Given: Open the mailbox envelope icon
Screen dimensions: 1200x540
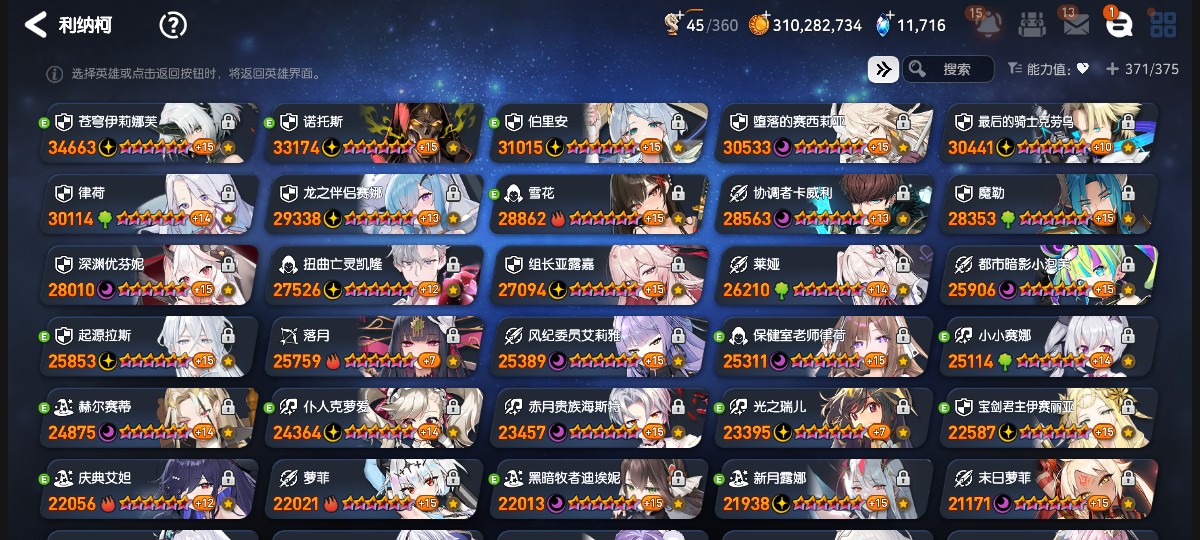Looking at the screenshot, I should pos(1076,25).
